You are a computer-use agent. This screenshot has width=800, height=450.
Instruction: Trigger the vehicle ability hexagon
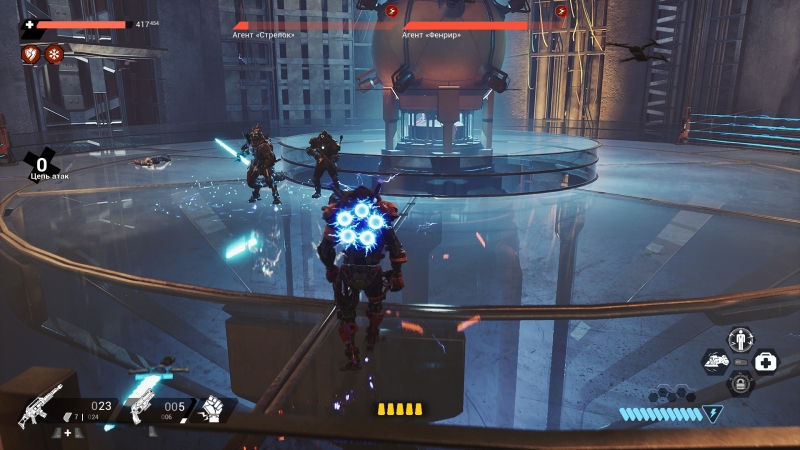pyautogui.click(x=715, y=360)
